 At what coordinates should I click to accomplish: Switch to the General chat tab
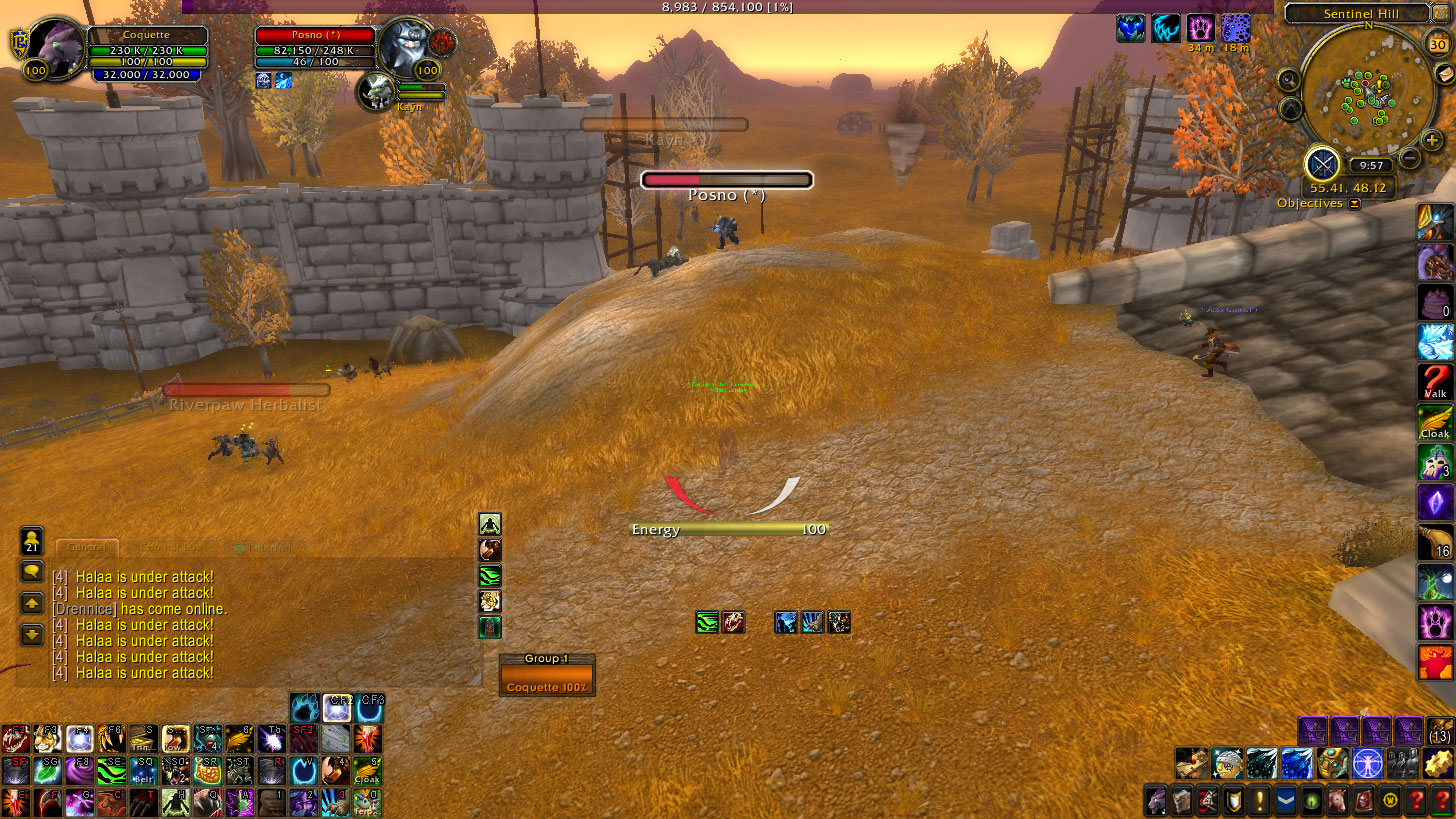coord(88,548)
